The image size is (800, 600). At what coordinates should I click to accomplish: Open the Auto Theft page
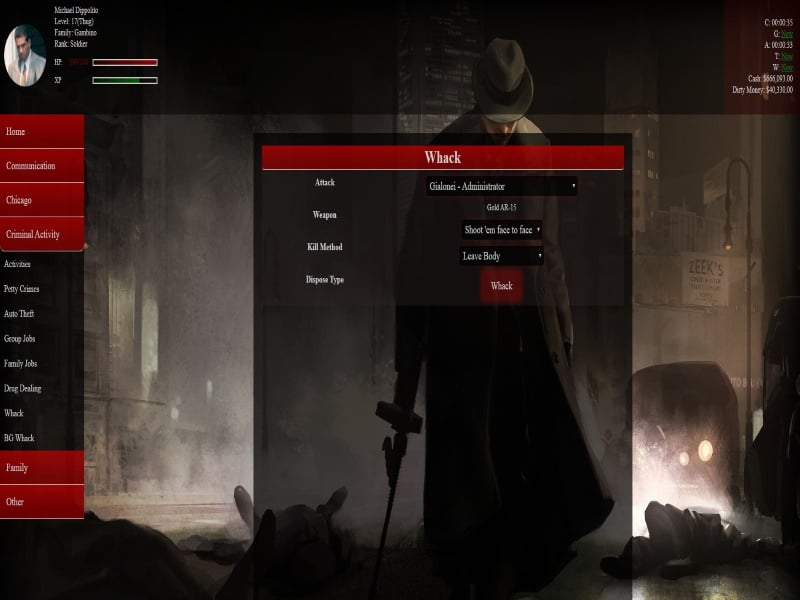click(x=19, y=314)
